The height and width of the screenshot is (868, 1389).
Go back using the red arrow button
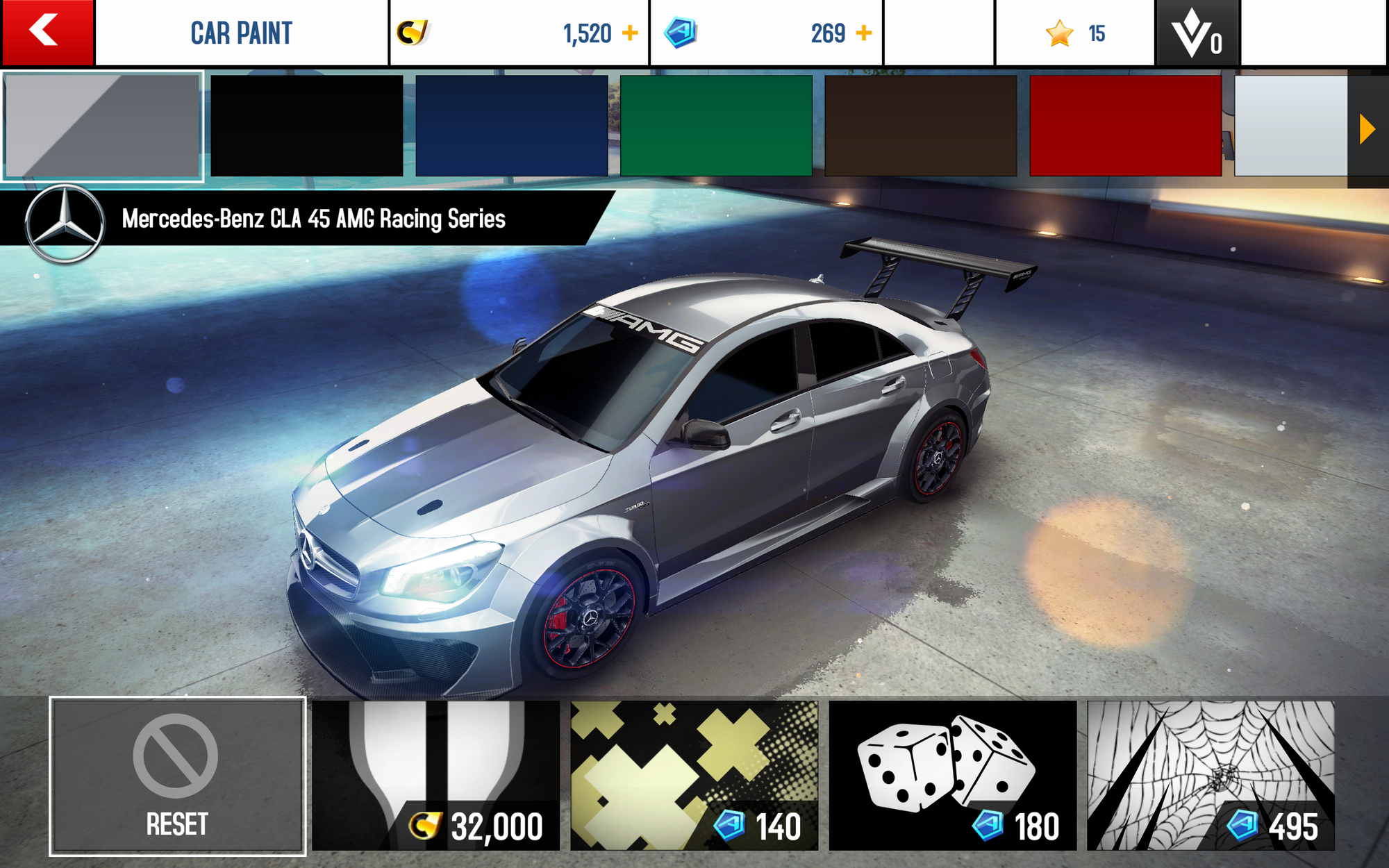(x=47, y=32)
